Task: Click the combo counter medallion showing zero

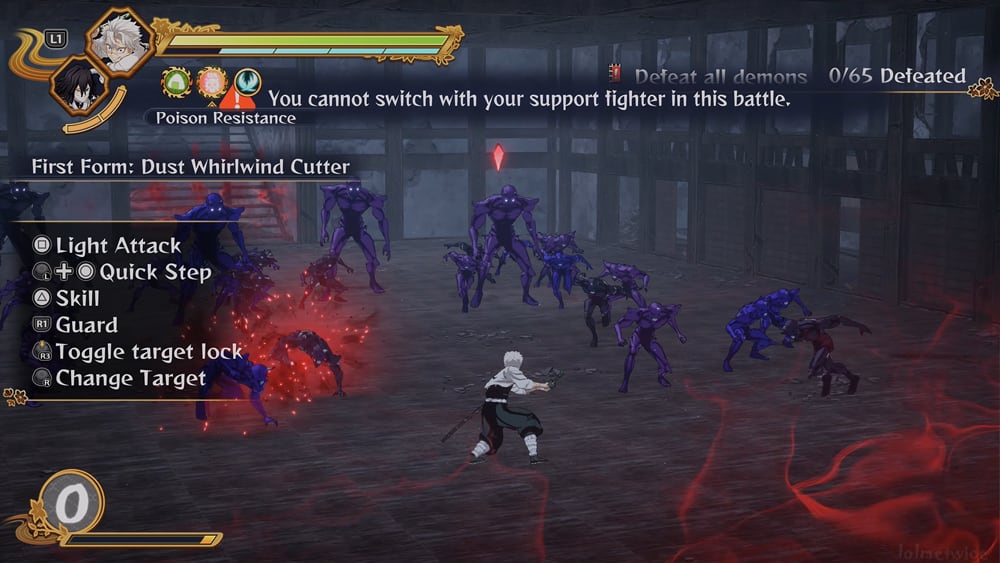Action: pos(70,504)
